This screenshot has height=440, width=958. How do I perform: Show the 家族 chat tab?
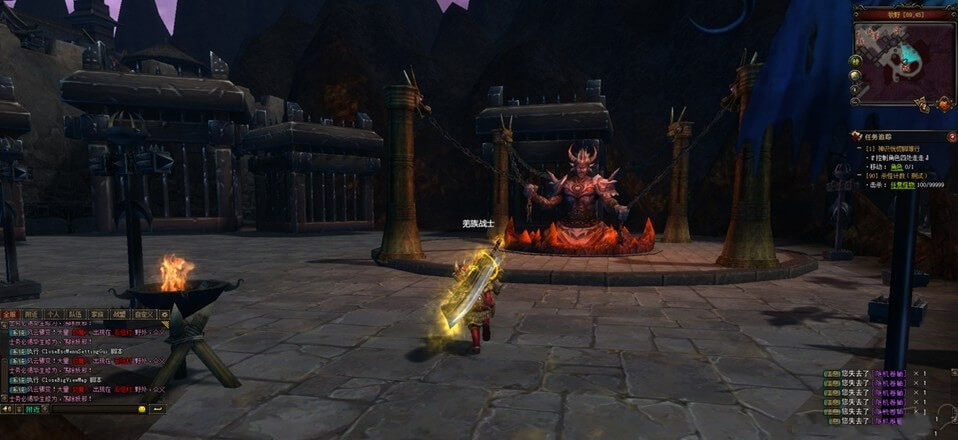coord(97,313)
